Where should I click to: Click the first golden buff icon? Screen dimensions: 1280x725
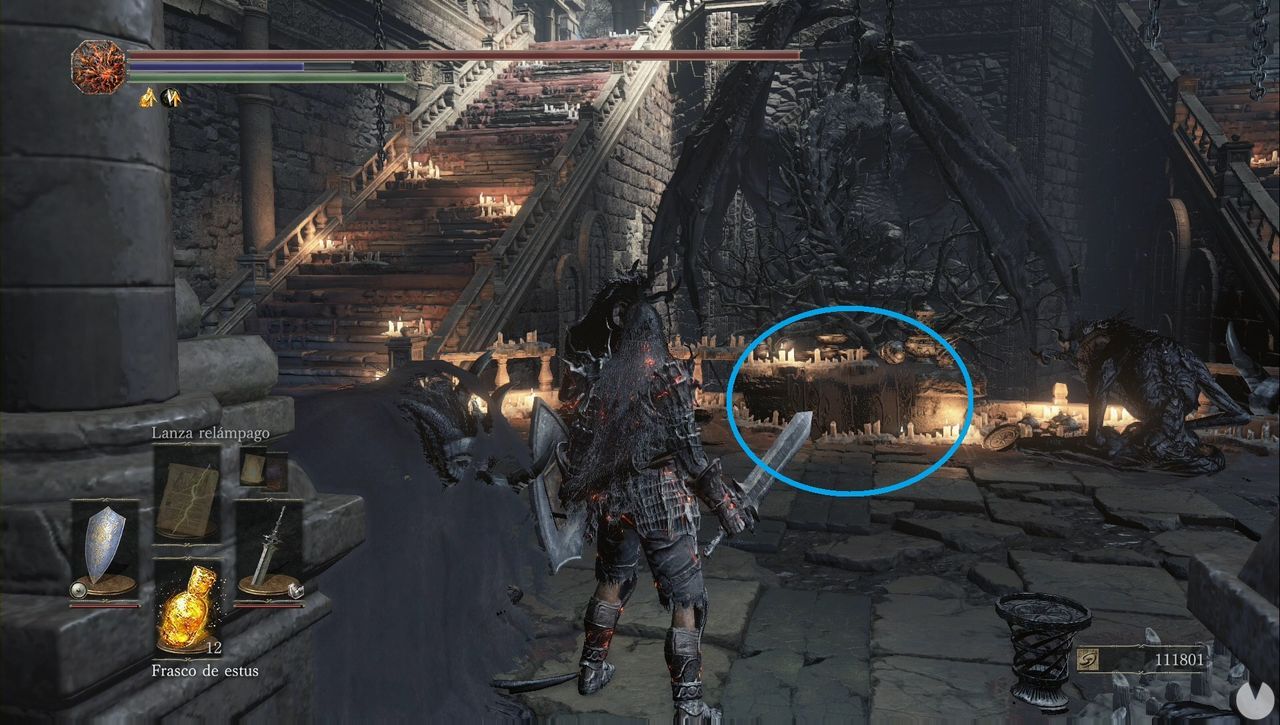click(x=148, y=97)
